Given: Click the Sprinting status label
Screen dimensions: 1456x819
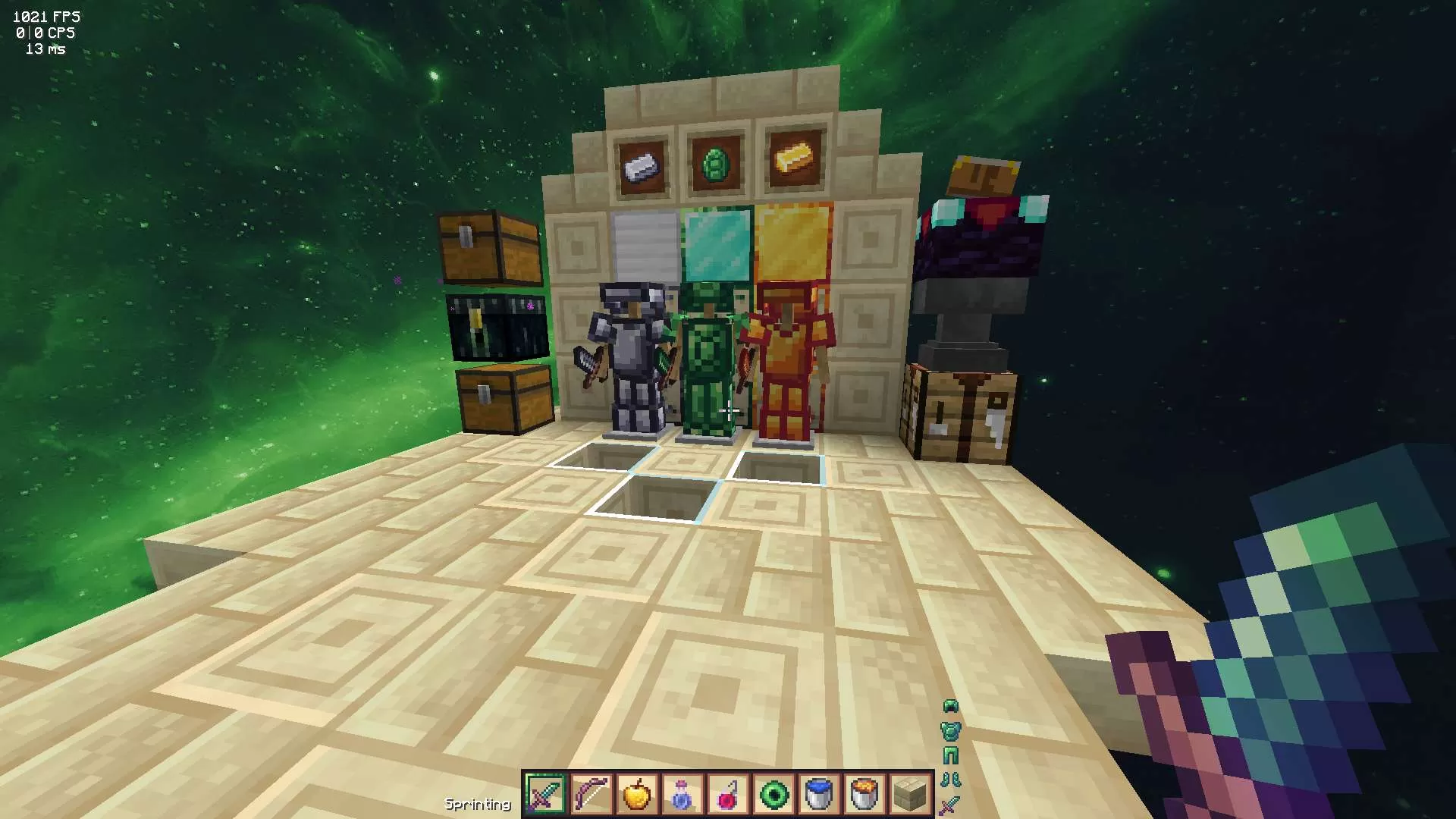Looking at the screenshot, I should coord(478,802).
